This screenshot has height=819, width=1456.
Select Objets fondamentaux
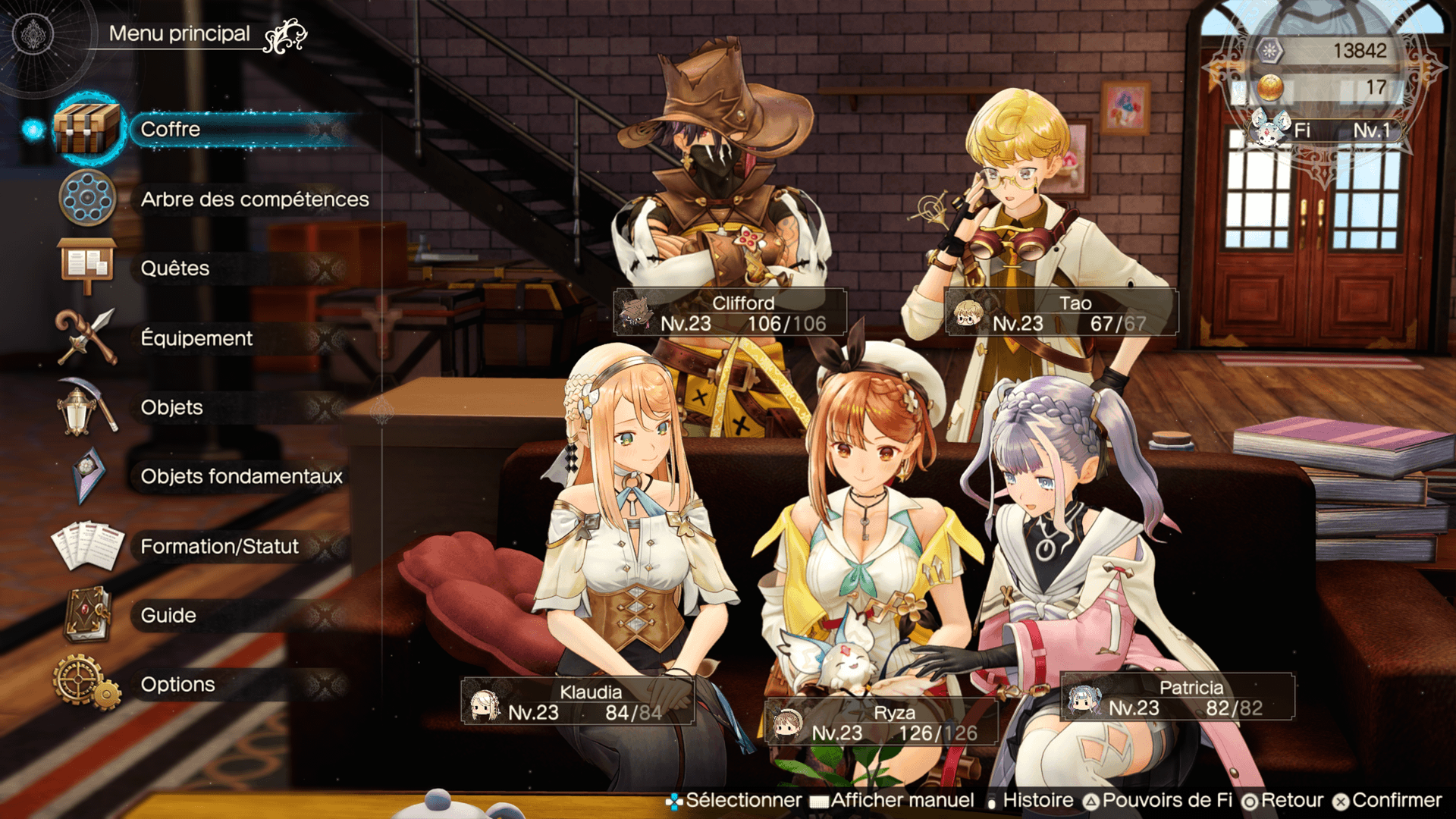pos(241,476)
